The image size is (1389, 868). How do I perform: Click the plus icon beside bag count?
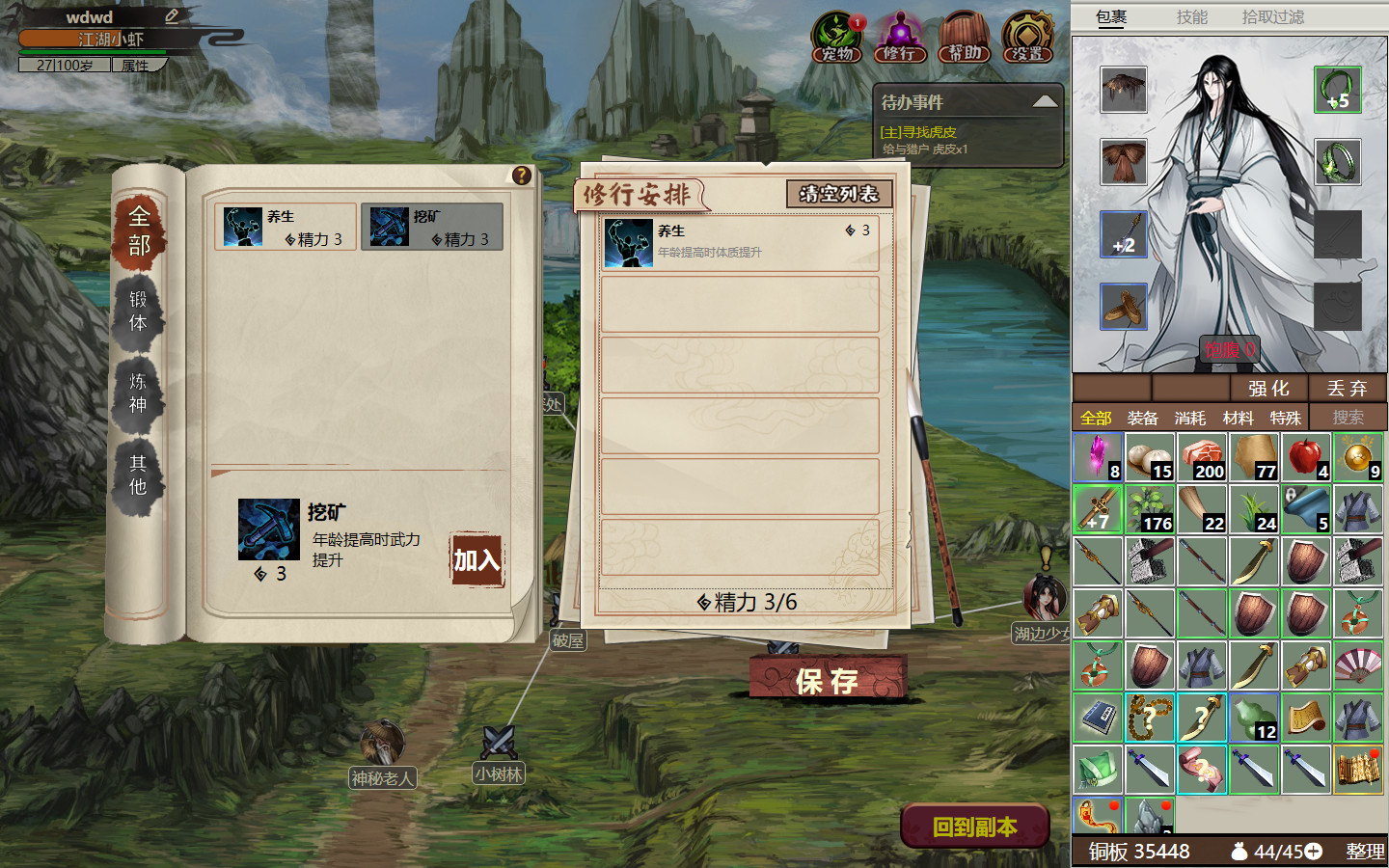coord(1314,853)
